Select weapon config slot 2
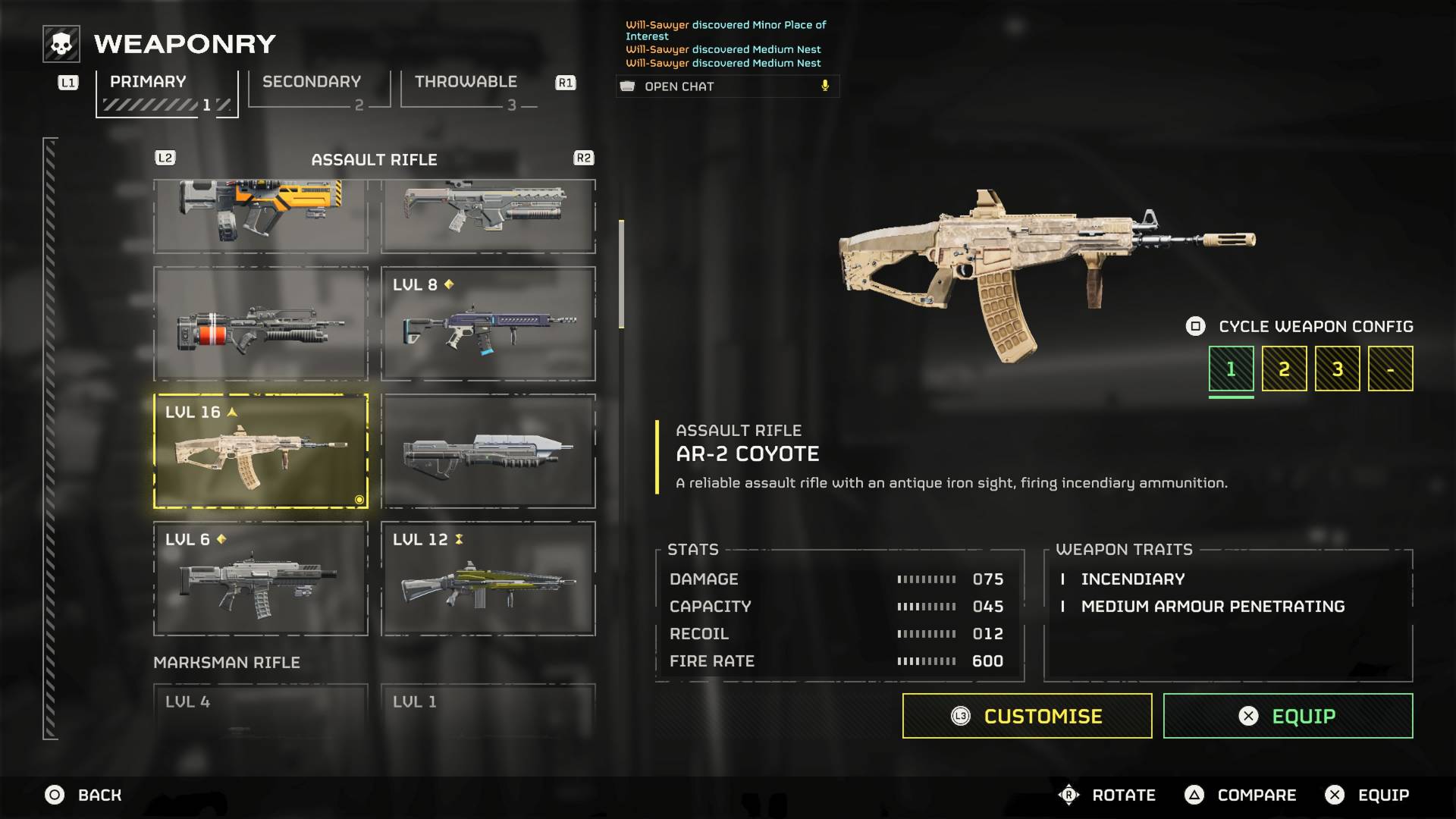Screen dimensions: 1456x819 (1284, 368)
